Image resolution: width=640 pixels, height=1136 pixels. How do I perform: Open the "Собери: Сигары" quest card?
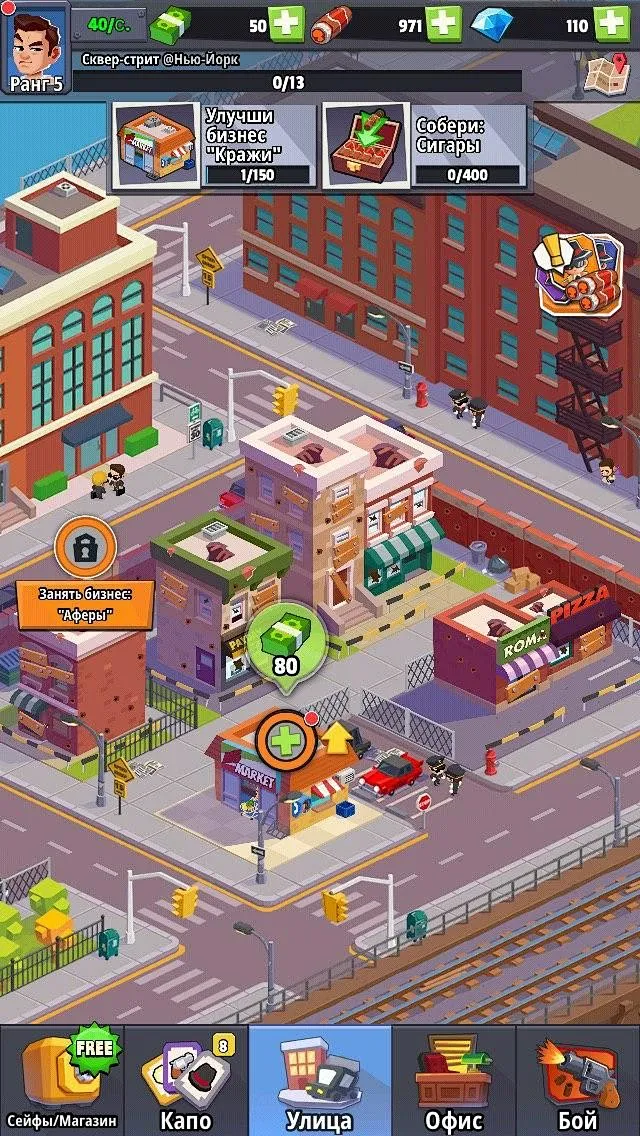pos(424,146)
